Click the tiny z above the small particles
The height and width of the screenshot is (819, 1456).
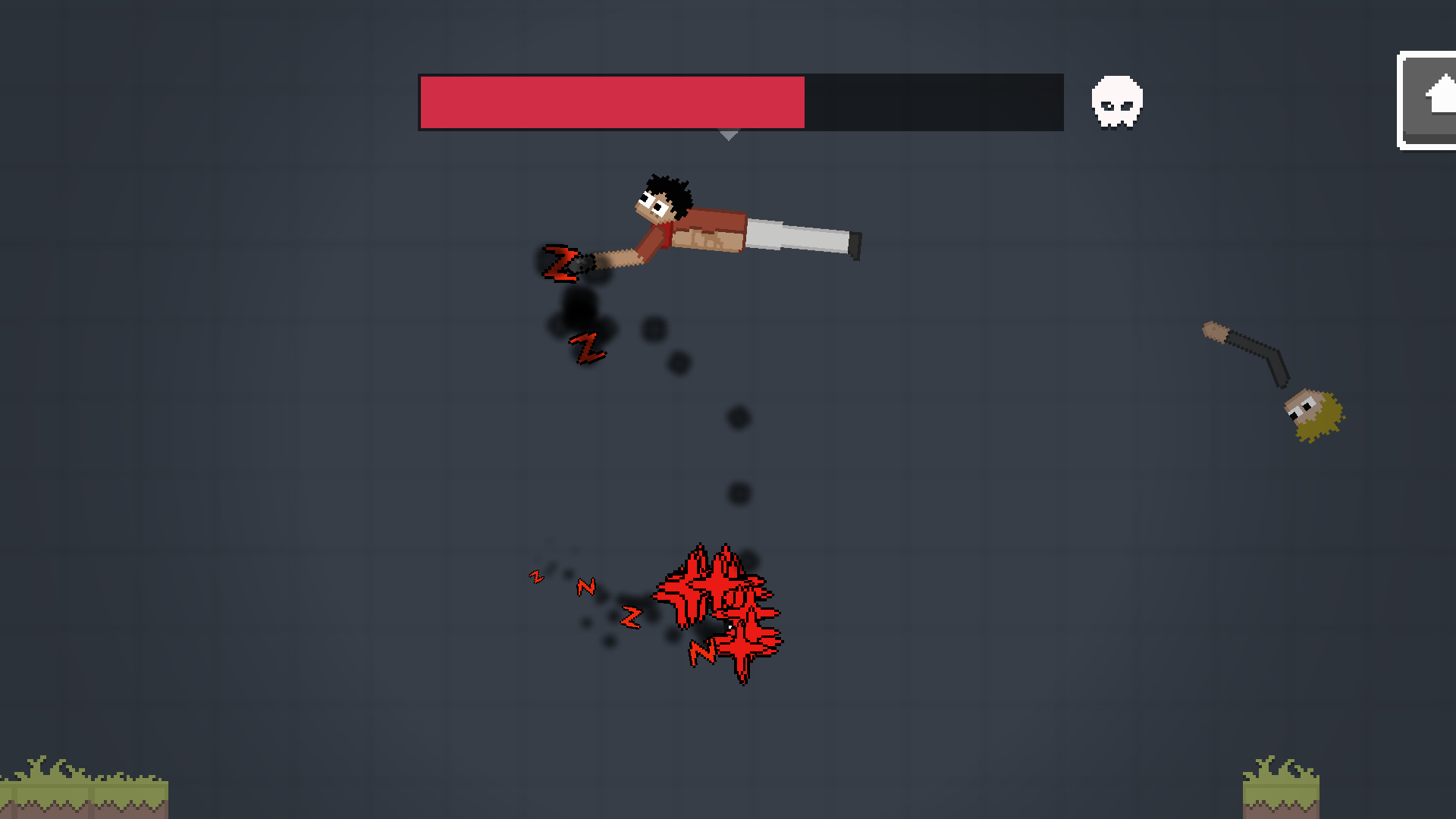[x=537, y=576]
